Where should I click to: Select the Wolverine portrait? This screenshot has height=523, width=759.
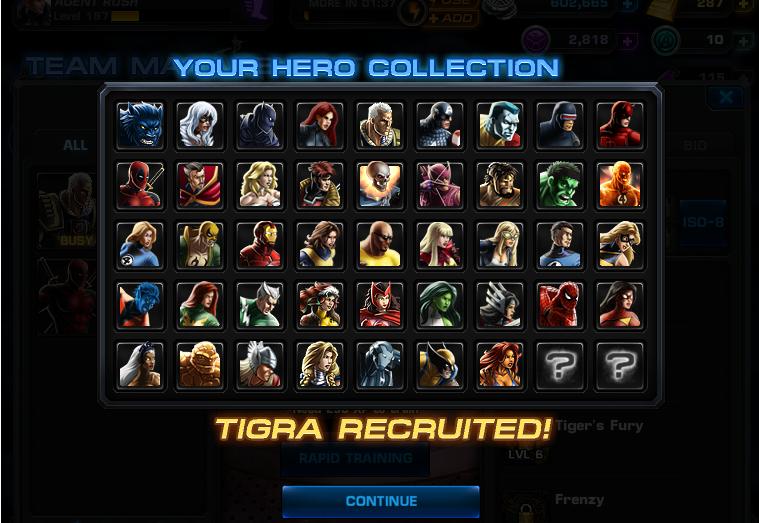440,366
